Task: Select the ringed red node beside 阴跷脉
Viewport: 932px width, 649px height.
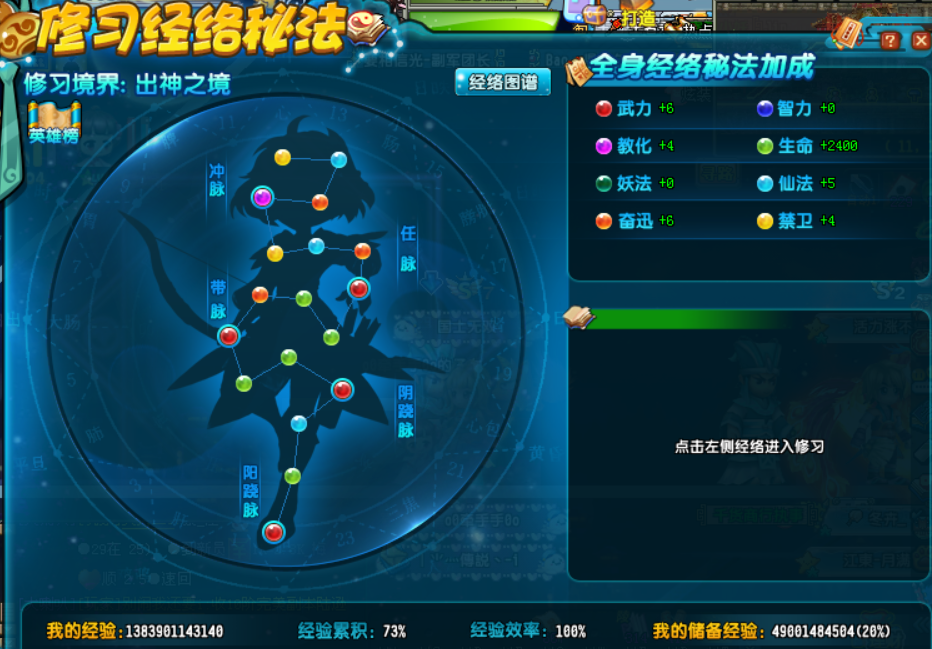Action: [x=343, y=389]
